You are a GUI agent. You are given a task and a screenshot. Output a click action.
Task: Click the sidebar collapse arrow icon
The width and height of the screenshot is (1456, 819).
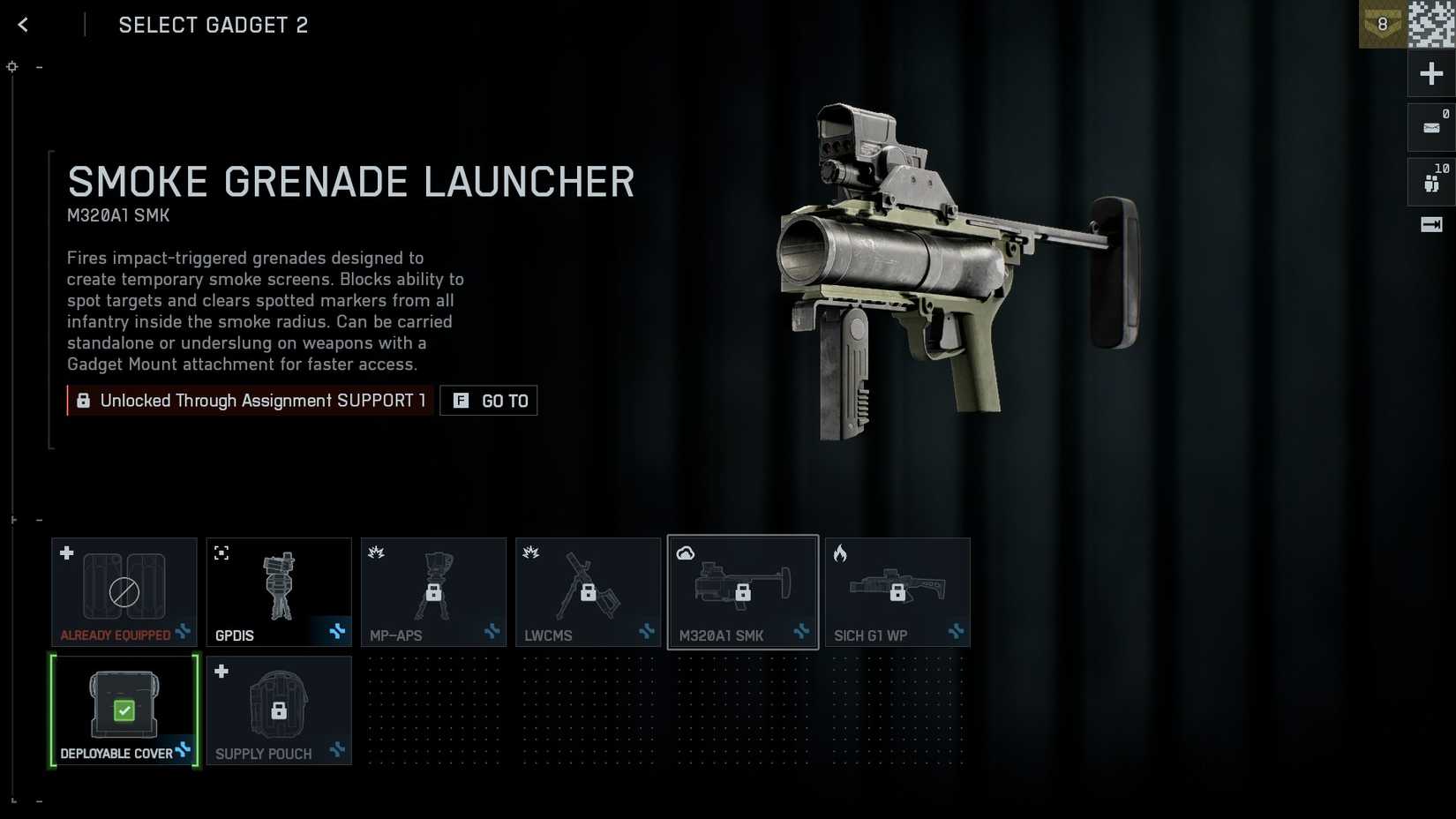1431,225
